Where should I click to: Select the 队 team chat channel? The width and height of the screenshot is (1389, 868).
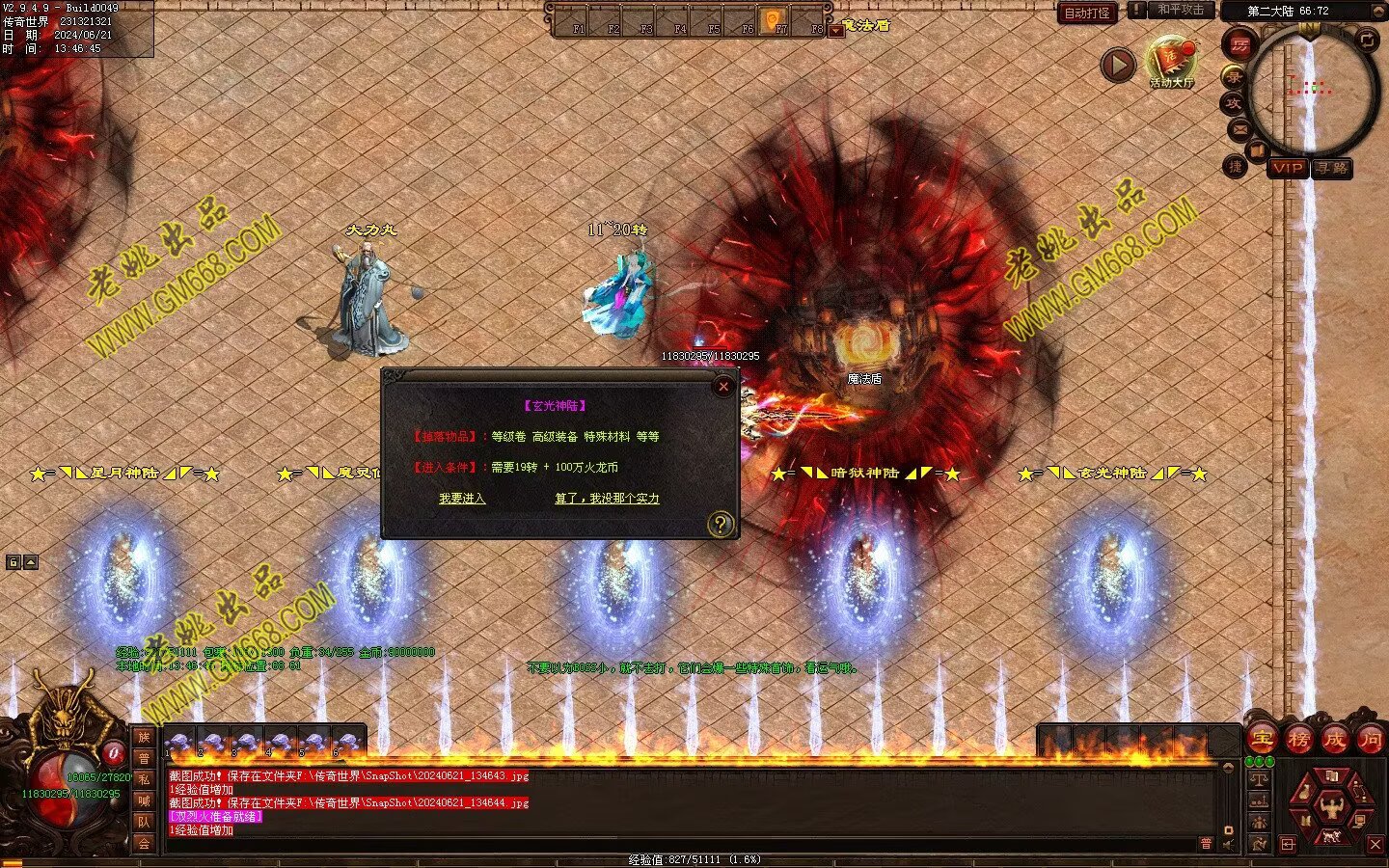click(x=144, y=822)
